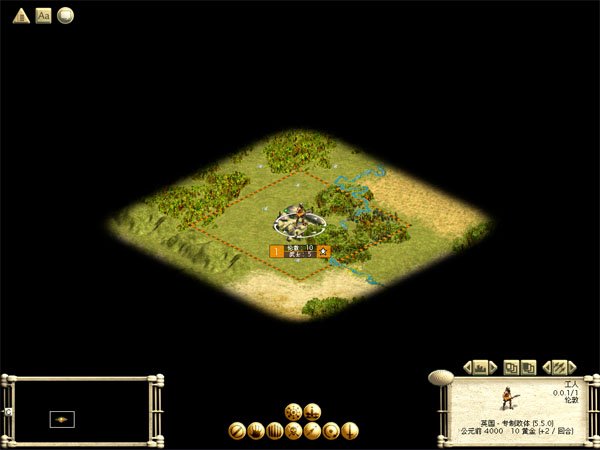Choose the hand-shaped hold order icon
The height and width of the screenshot is (450, 600).
[255, 431]
